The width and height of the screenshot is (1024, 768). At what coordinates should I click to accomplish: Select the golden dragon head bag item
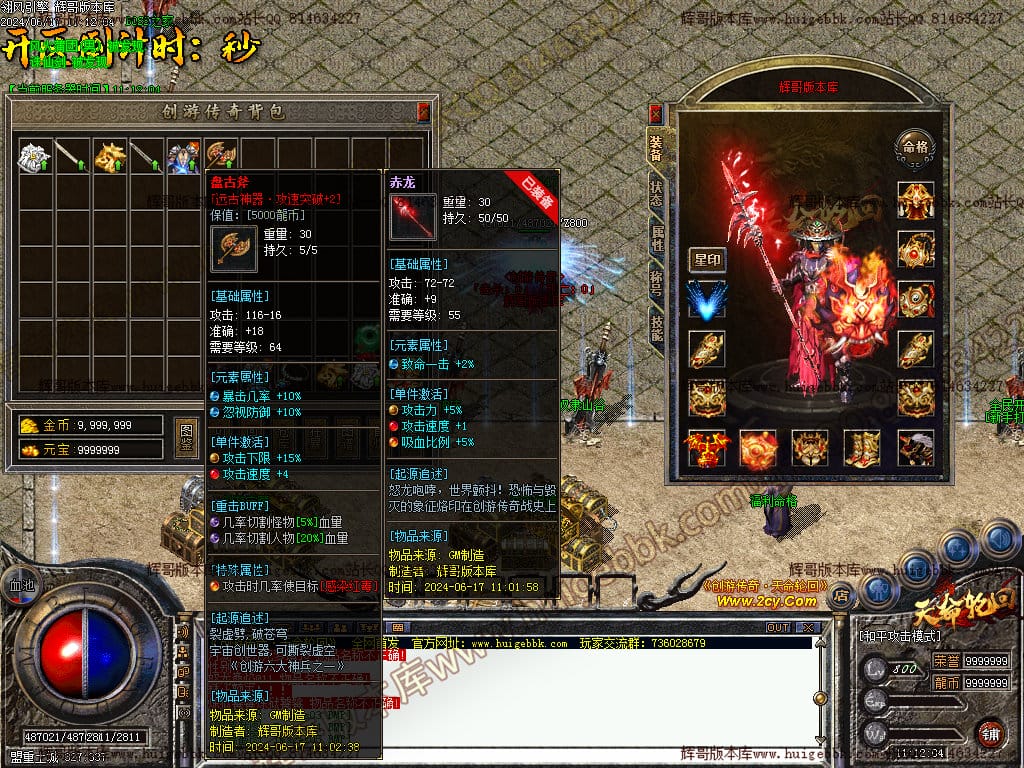click(x=109, y=155)
